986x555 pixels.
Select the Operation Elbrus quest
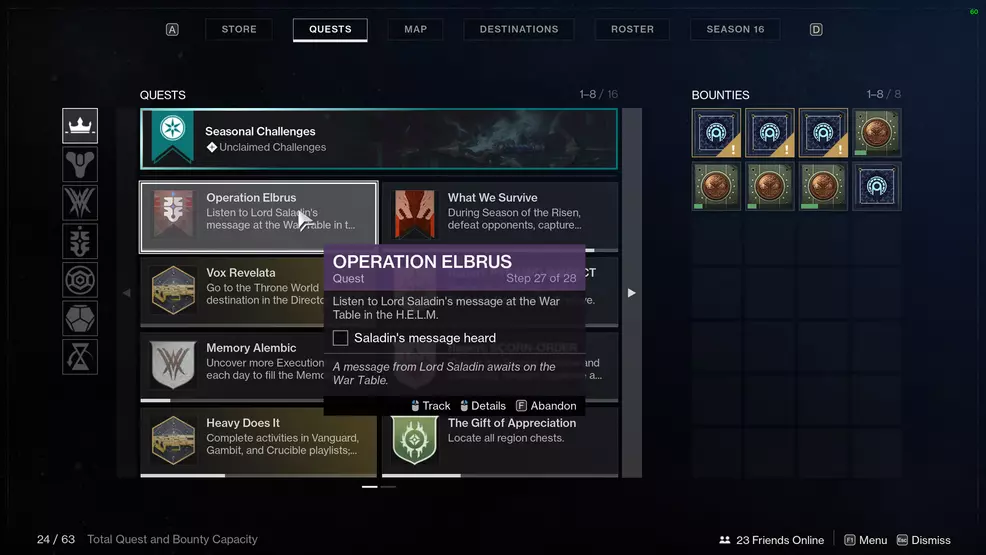(259, 217)
